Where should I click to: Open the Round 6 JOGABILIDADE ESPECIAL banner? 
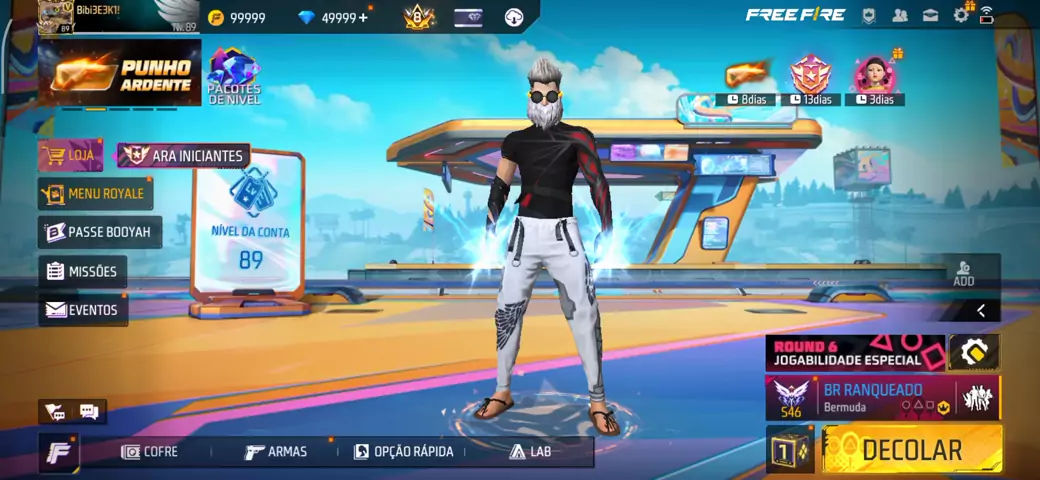856,353
